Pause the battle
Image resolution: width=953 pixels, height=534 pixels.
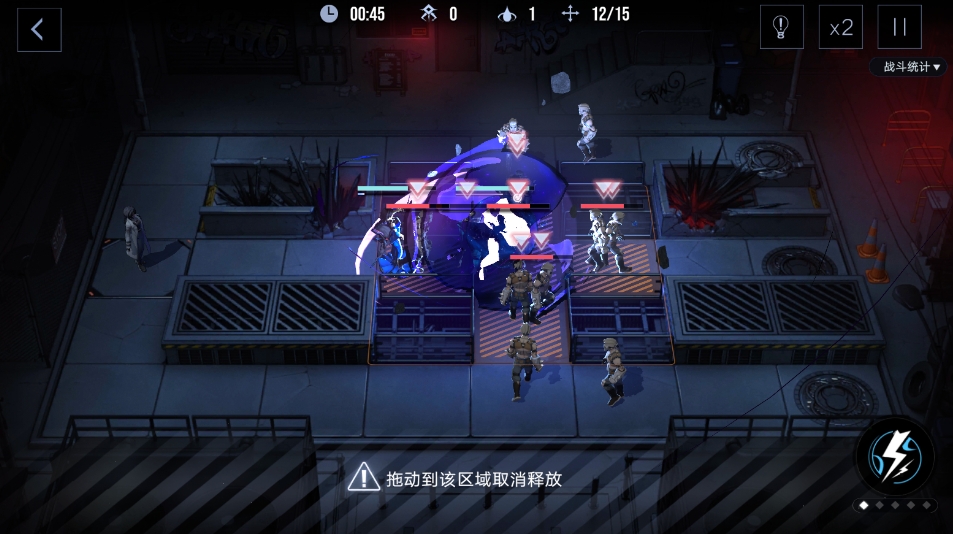(x=899, y=28)
